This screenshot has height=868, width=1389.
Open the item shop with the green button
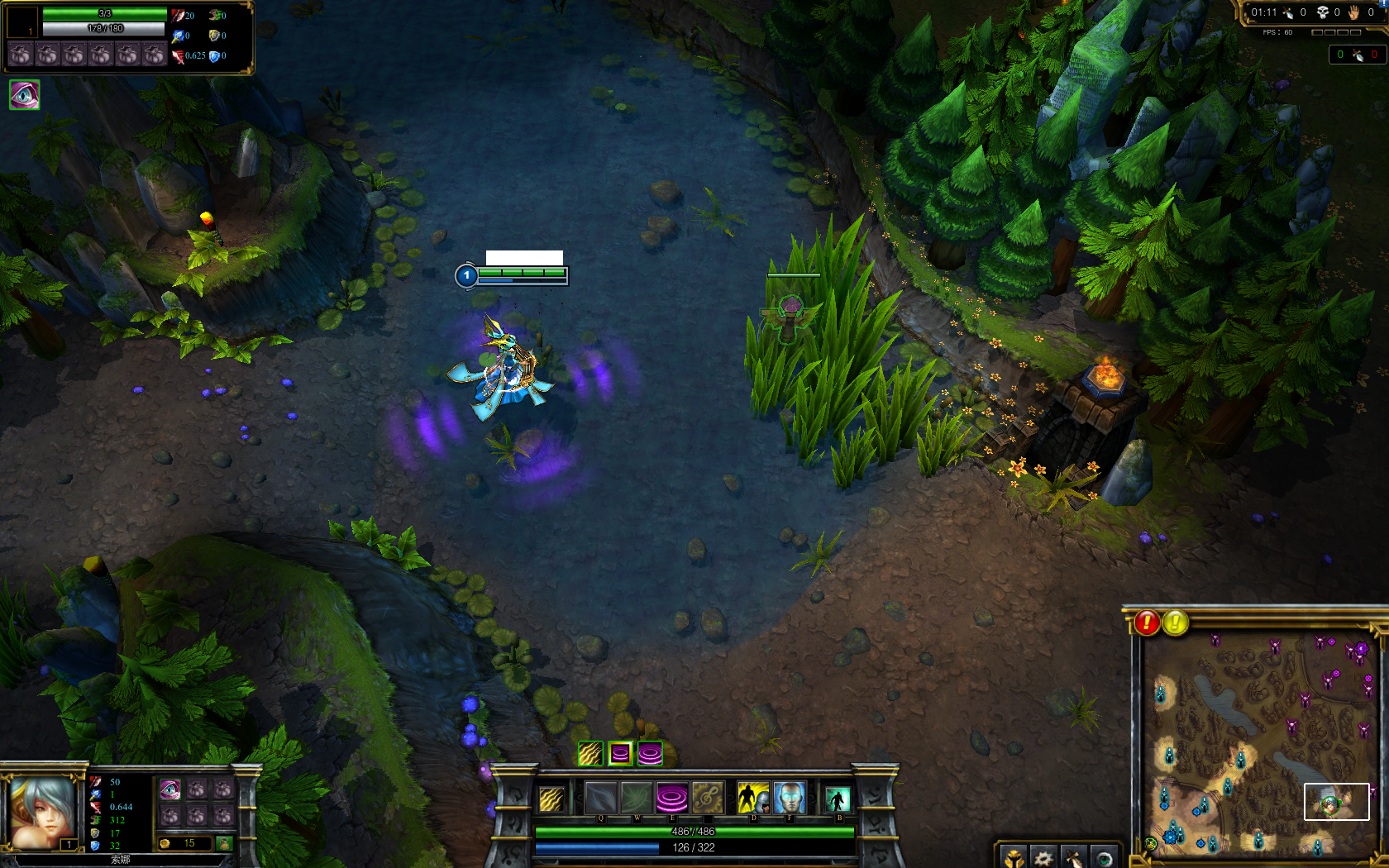pyautogui.click(x=223, y=843)
